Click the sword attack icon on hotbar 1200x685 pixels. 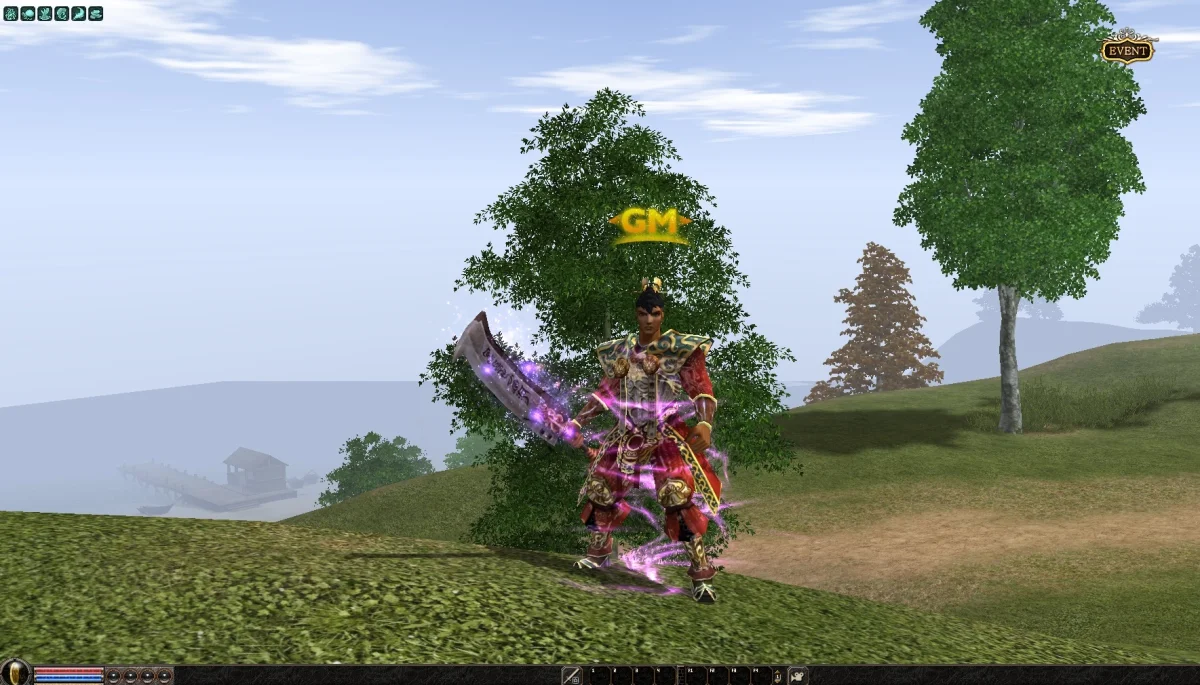(572, 676)
